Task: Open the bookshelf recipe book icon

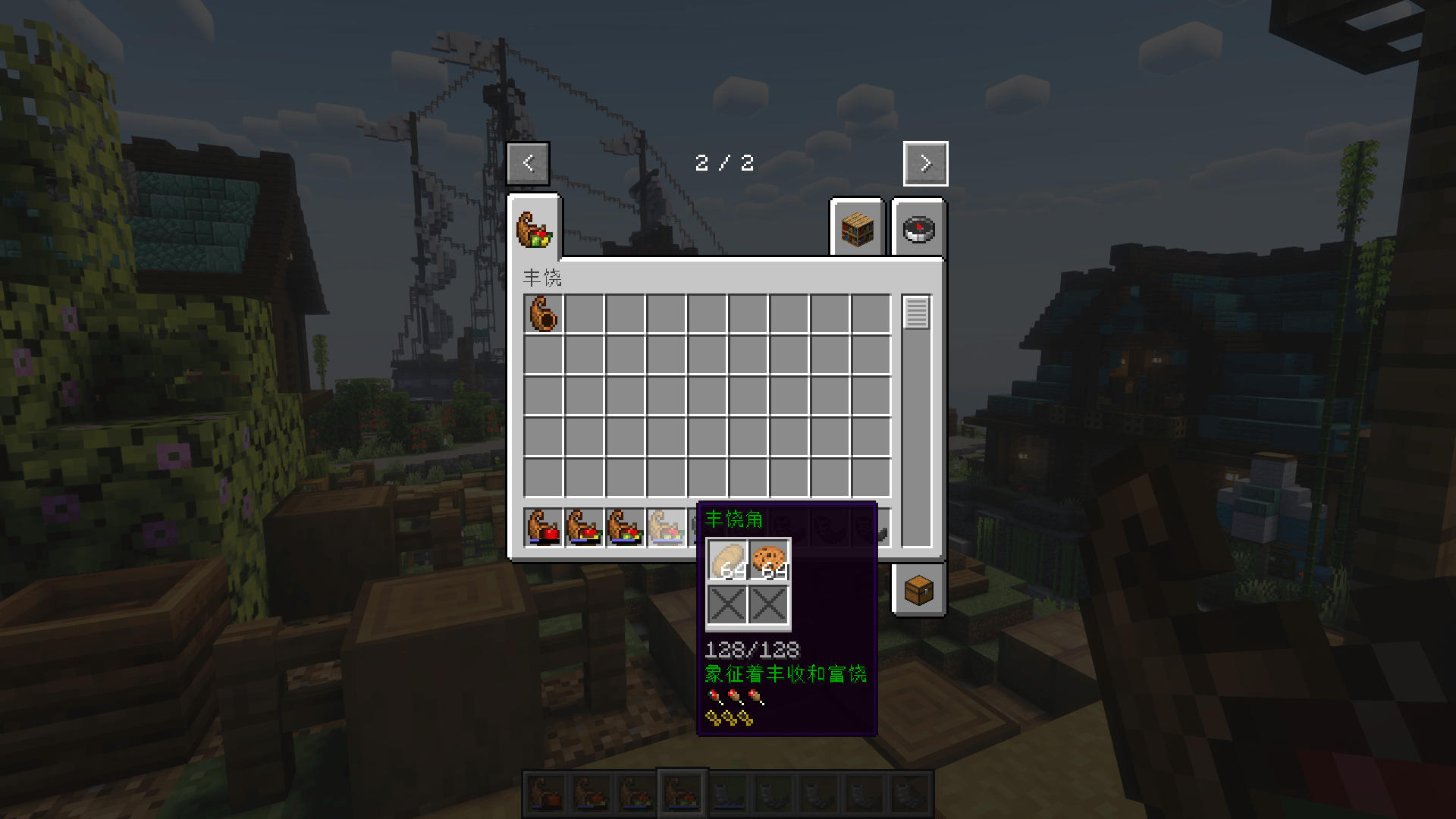Action: point(858,229)
